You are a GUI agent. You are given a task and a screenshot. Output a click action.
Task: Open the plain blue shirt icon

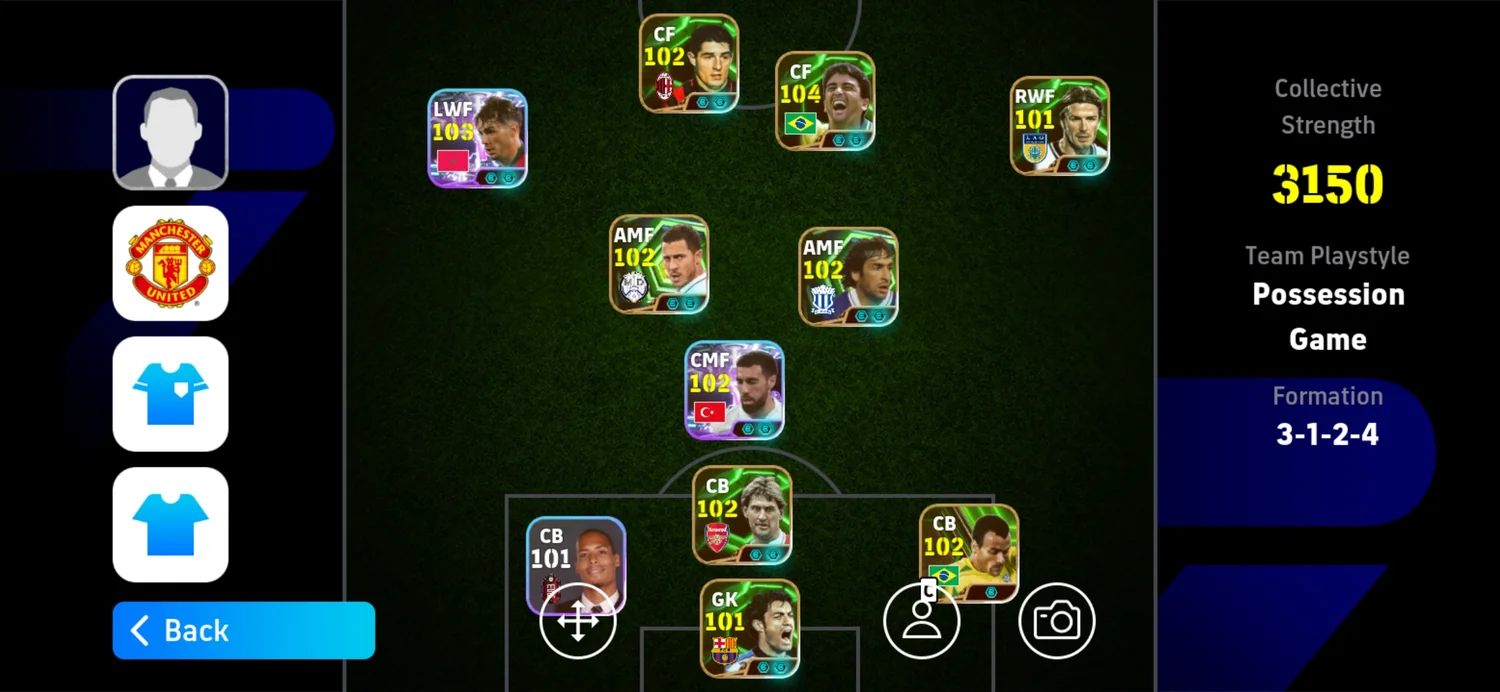coord(171,524)
